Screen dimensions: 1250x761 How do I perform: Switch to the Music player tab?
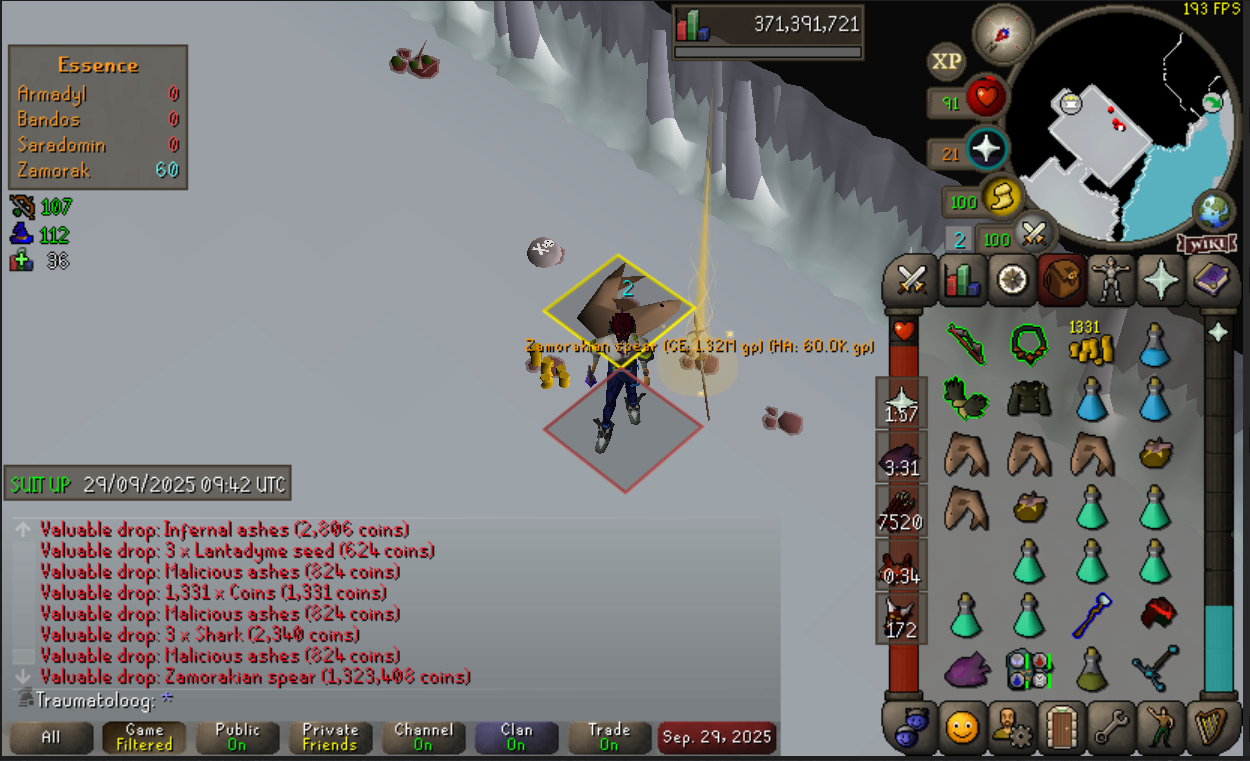(x=1213, y=727)
